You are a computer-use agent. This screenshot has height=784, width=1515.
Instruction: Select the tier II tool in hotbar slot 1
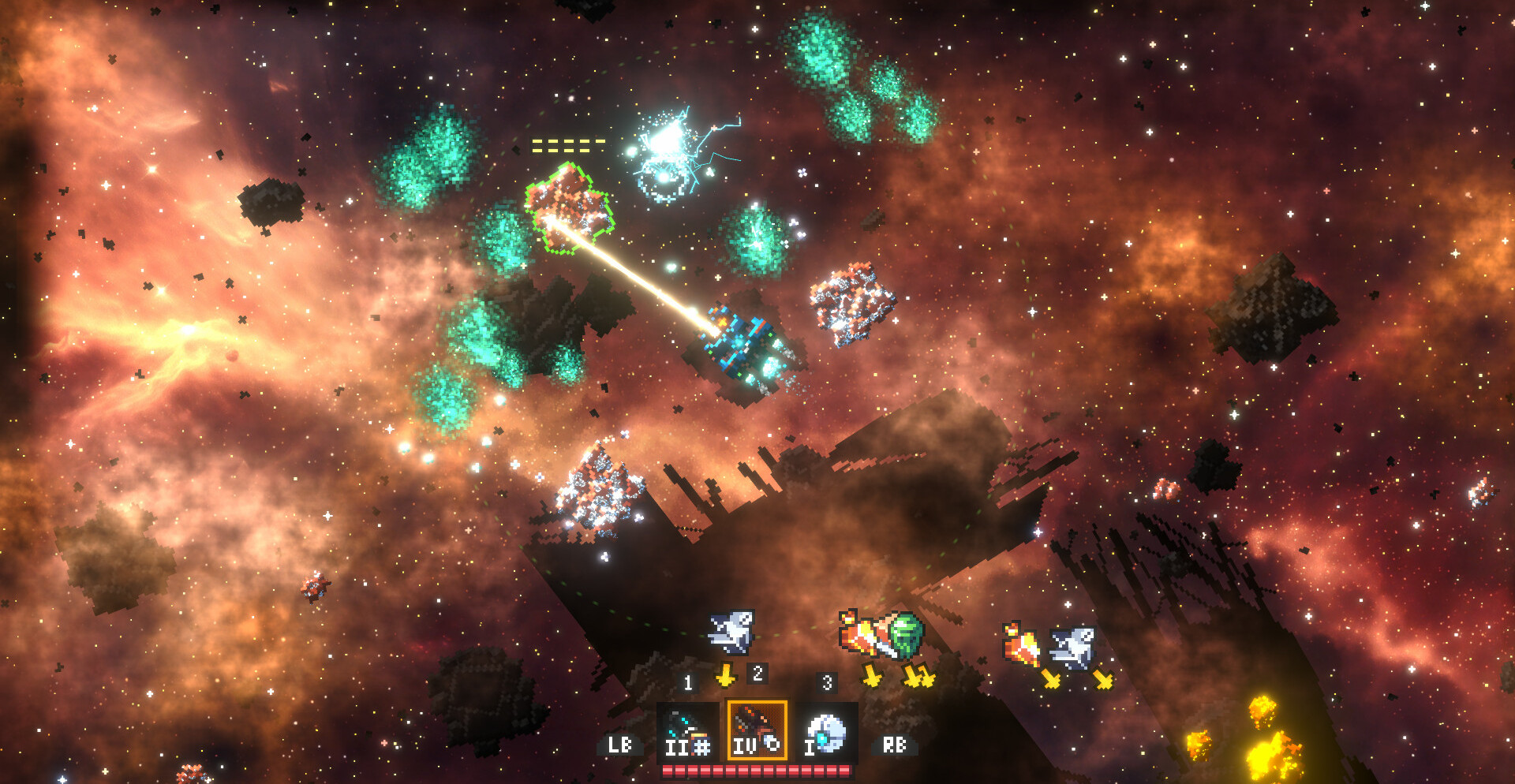(687, 731)
